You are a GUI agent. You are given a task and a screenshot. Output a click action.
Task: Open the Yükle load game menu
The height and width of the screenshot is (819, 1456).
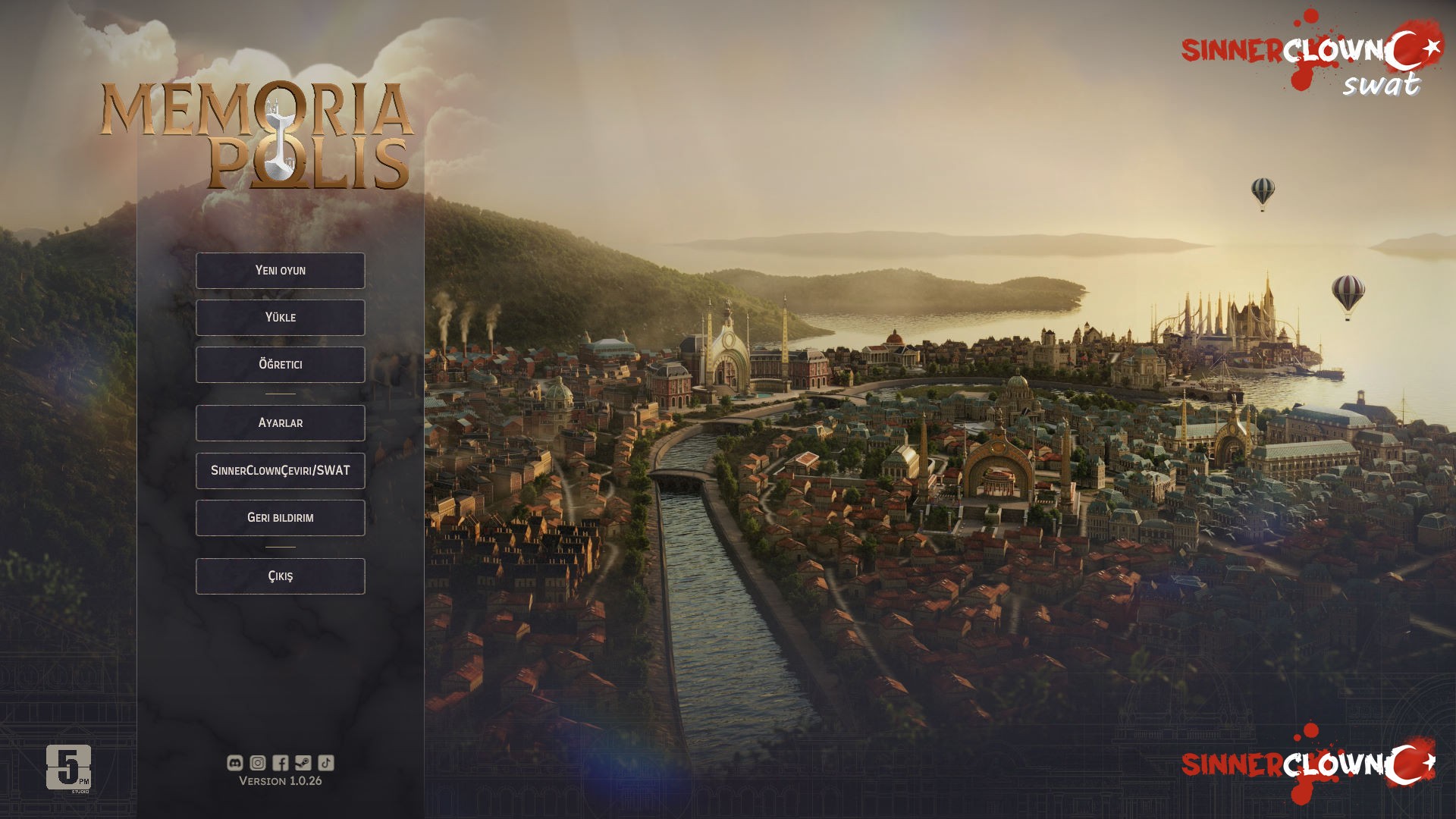tap(280, 318)
